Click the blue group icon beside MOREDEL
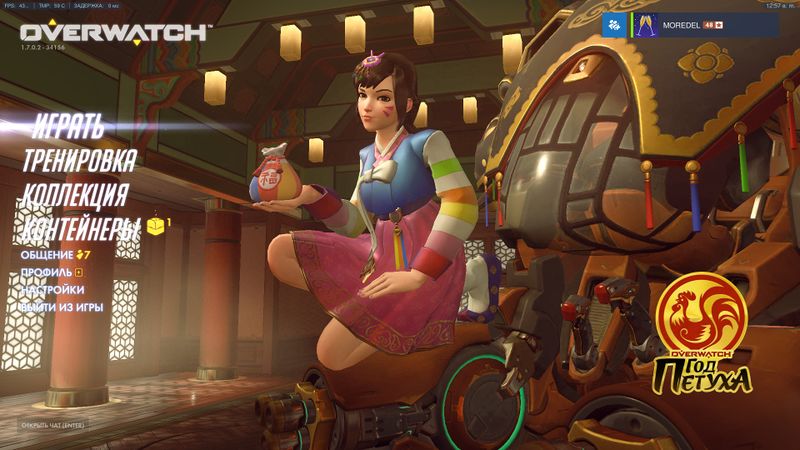 tap(613, 25)
